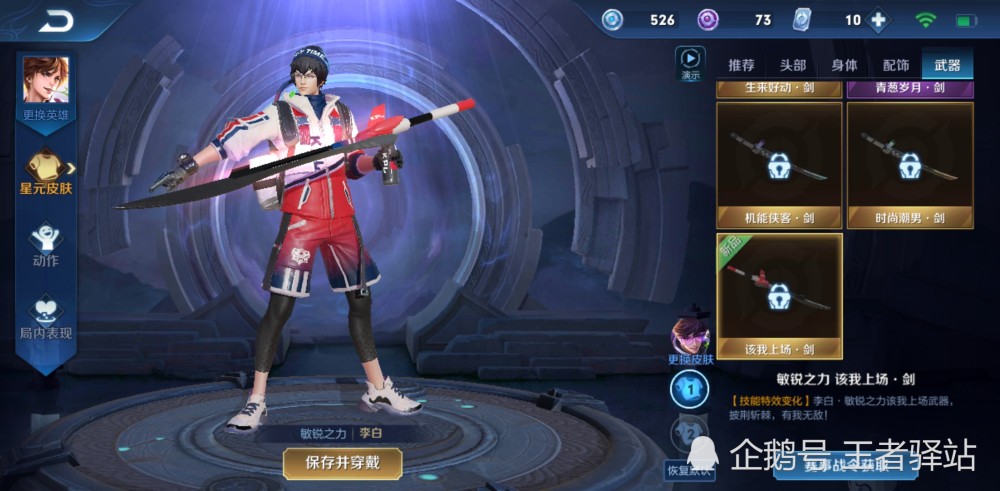Play the 演示 demo video
This screenshot has width=1000, height=491.
coord(690,63)
